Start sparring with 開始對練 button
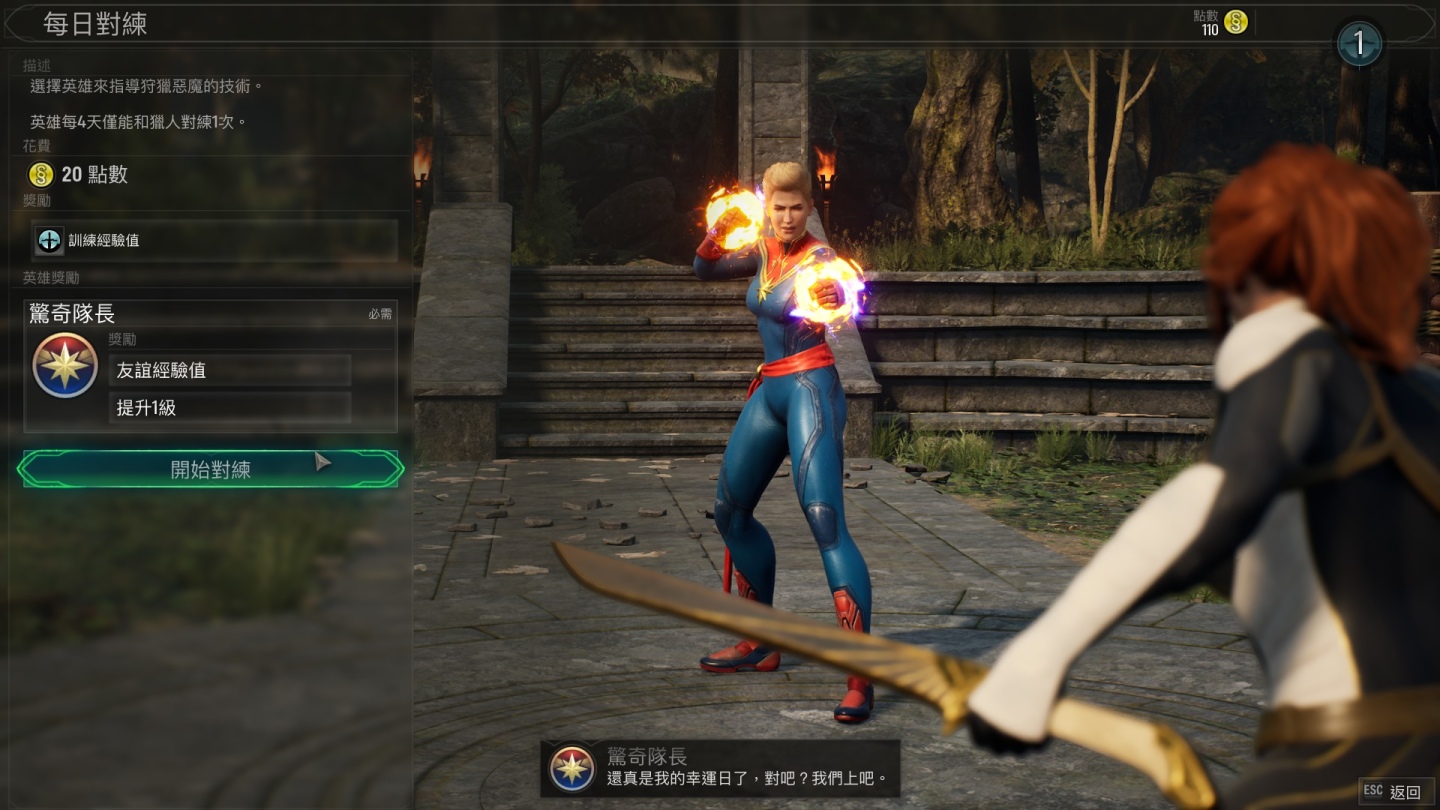1440x810 pixels. coord(211,469)
